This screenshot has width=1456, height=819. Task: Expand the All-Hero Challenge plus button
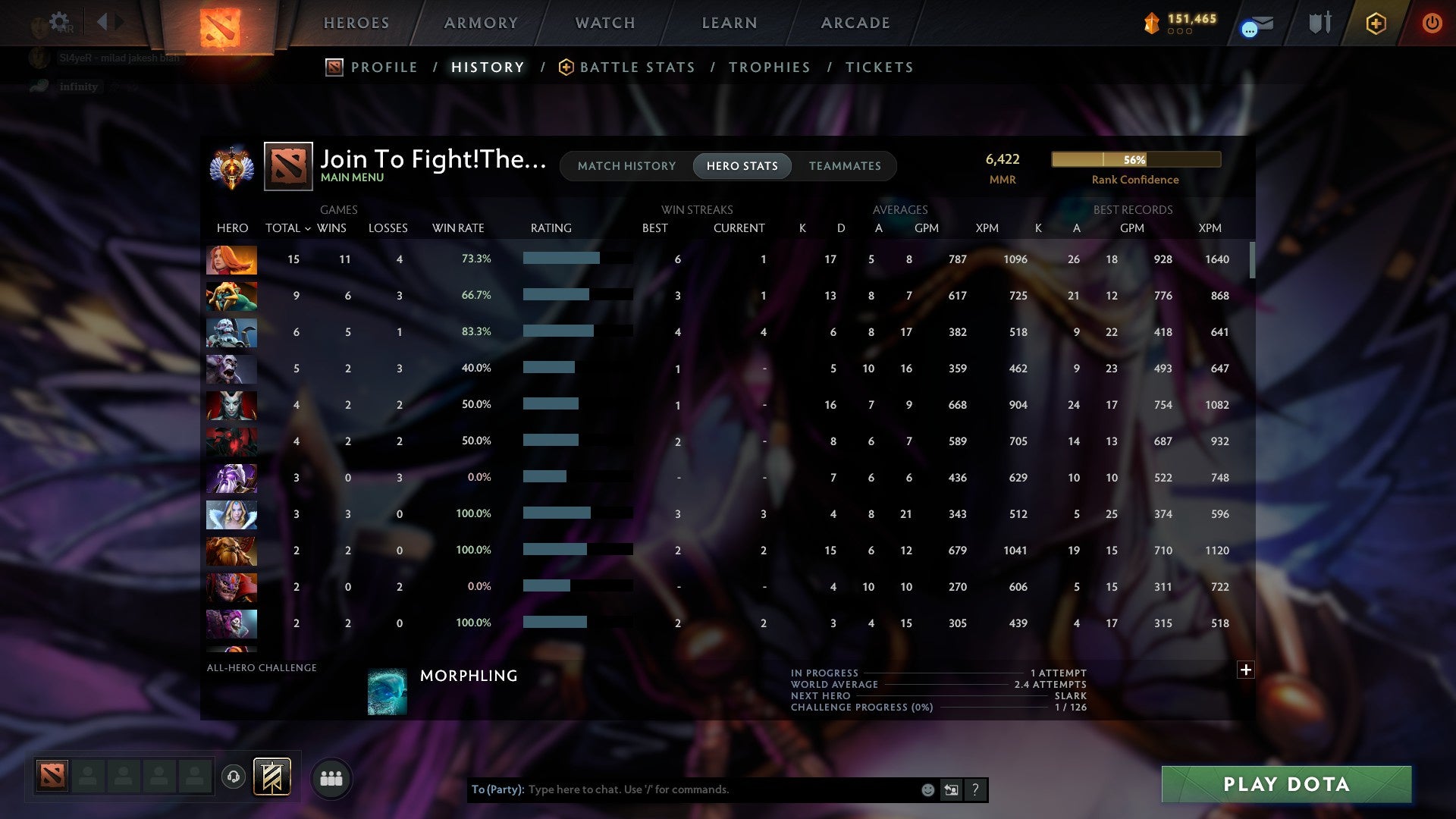[1246, 670]
